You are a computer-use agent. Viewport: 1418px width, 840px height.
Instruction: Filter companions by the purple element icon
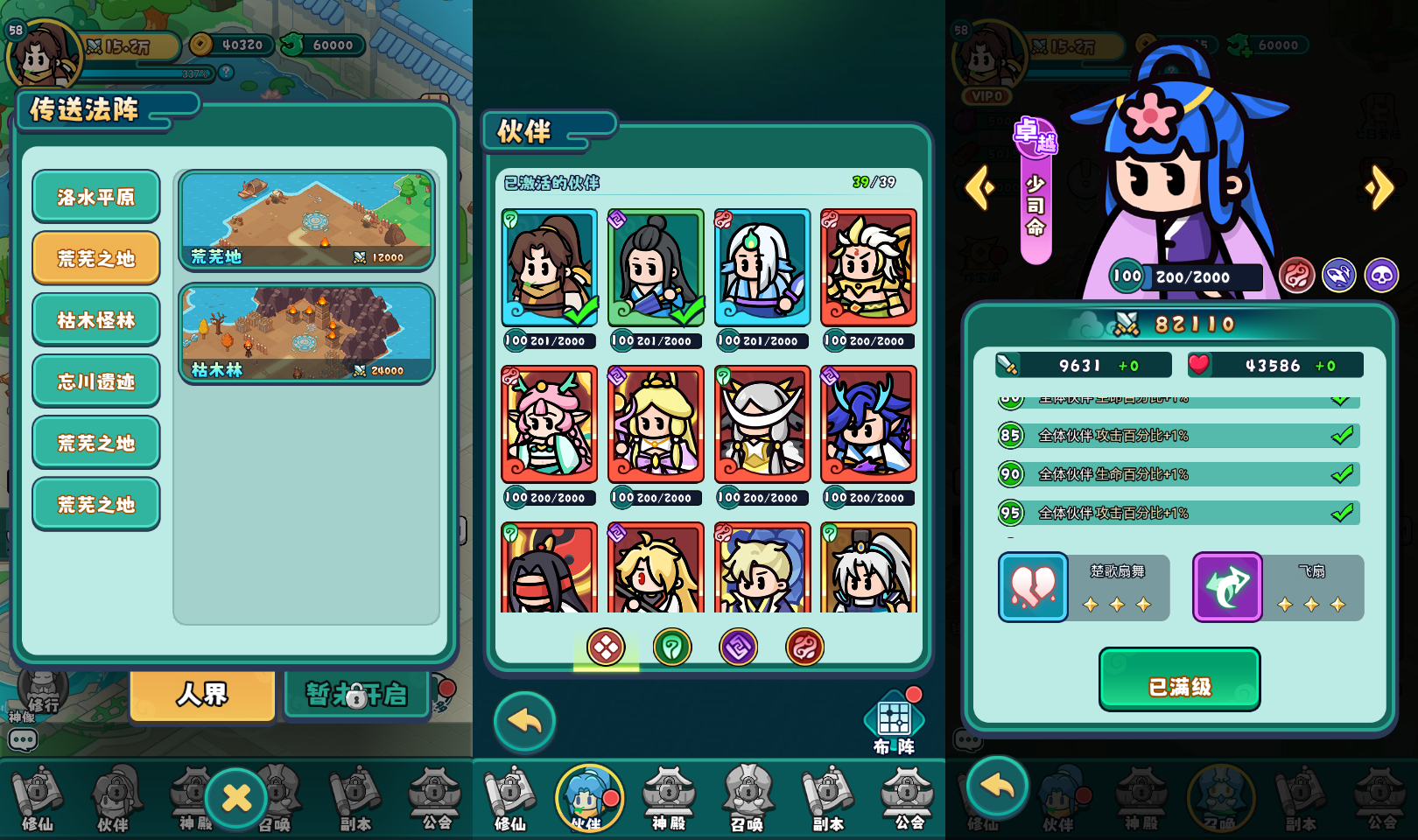tap(738, 647)
